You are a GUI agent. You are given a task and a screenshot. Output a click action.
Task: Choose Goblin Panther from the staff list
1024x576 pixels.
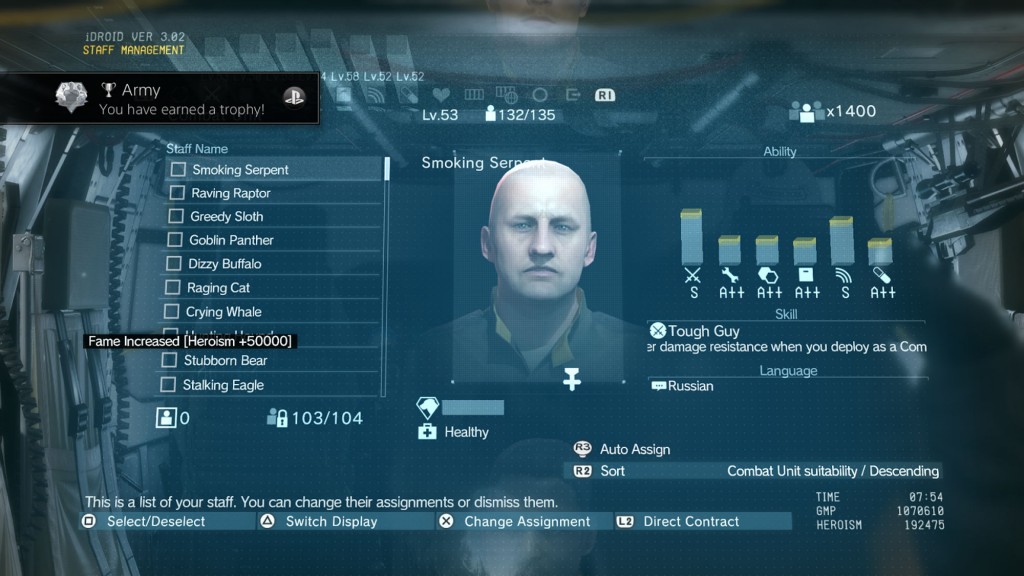pyautogui.click(x=231, y=240)
